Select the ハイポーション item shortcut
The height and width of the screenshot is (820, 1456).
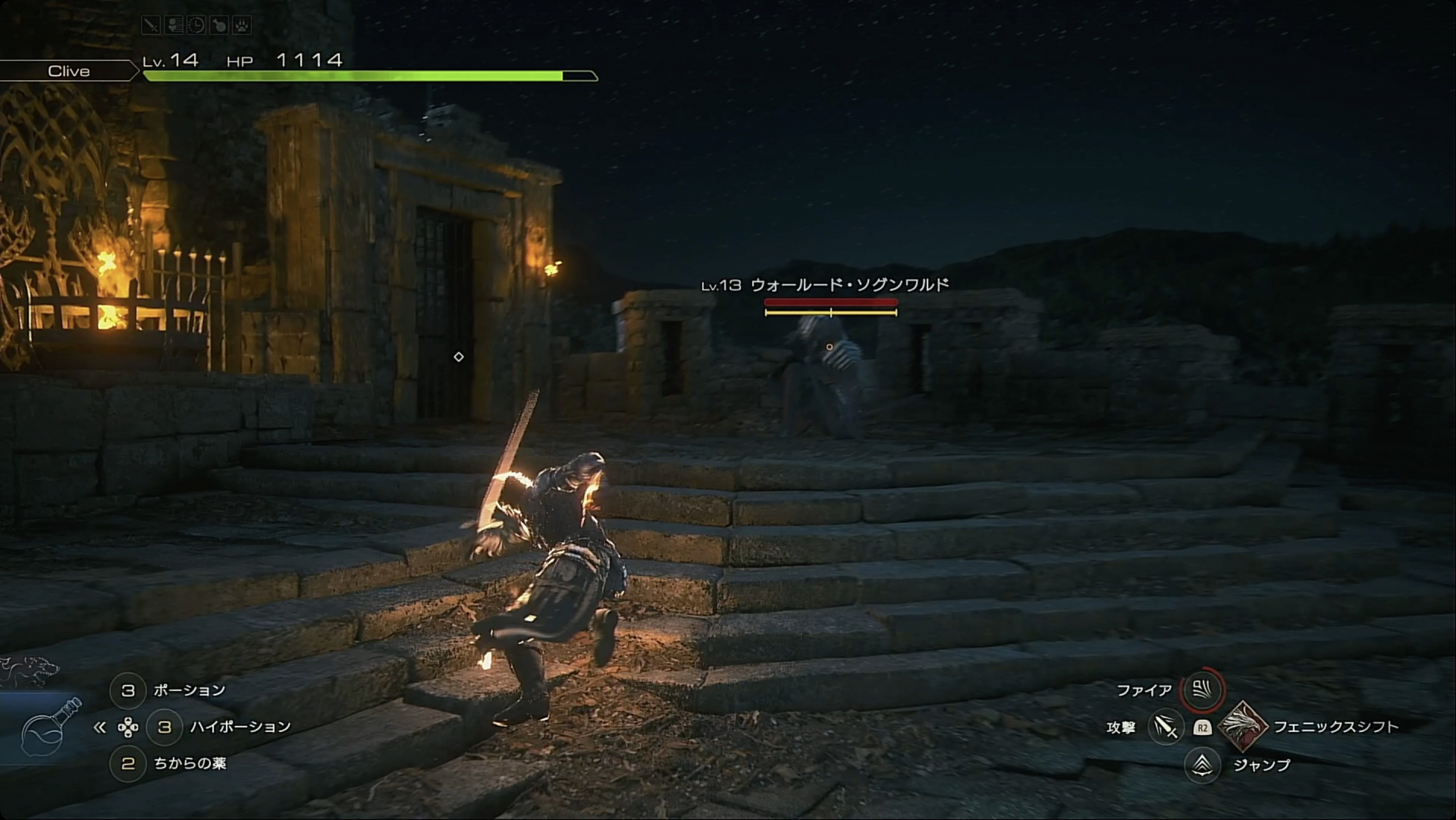(x=165, y=727)
